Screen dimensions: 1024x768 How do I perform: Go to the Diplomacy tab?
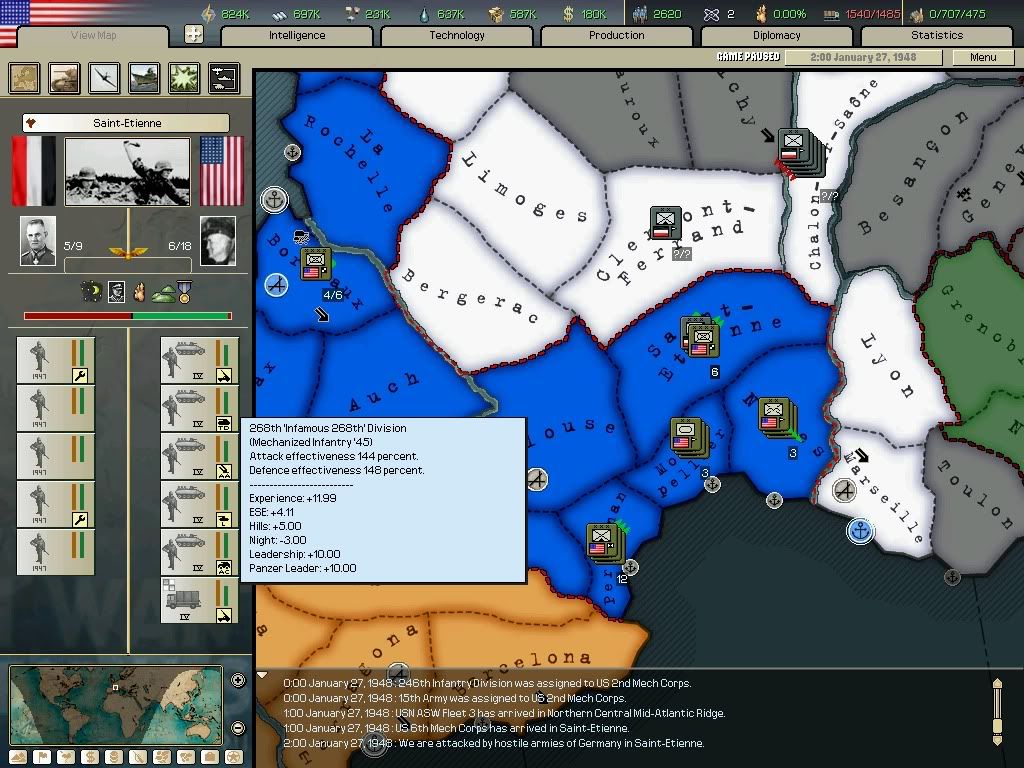coord(777,35)
